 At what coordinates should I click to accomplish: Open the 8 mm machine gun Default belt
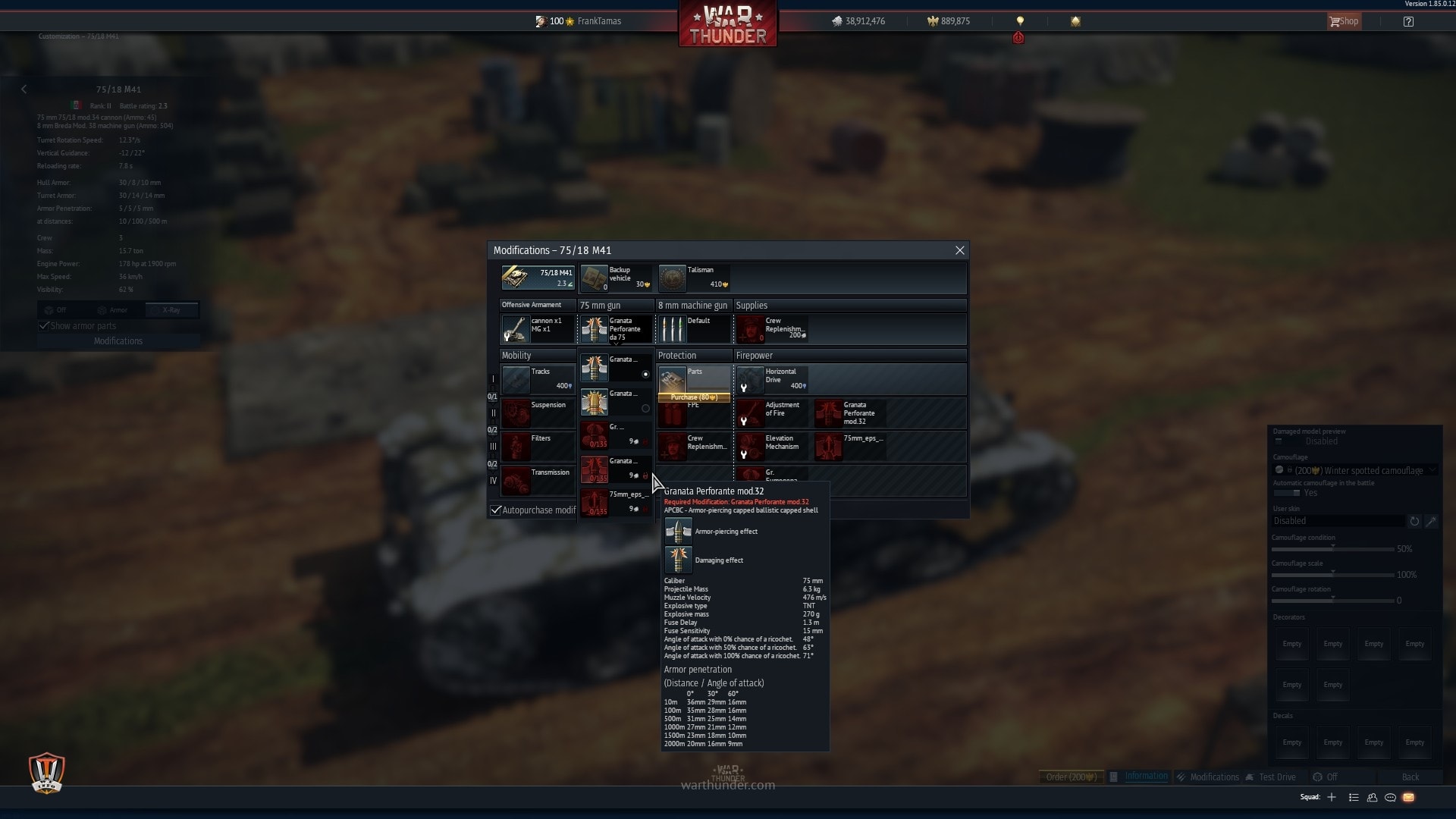click(x=694, y=328)
